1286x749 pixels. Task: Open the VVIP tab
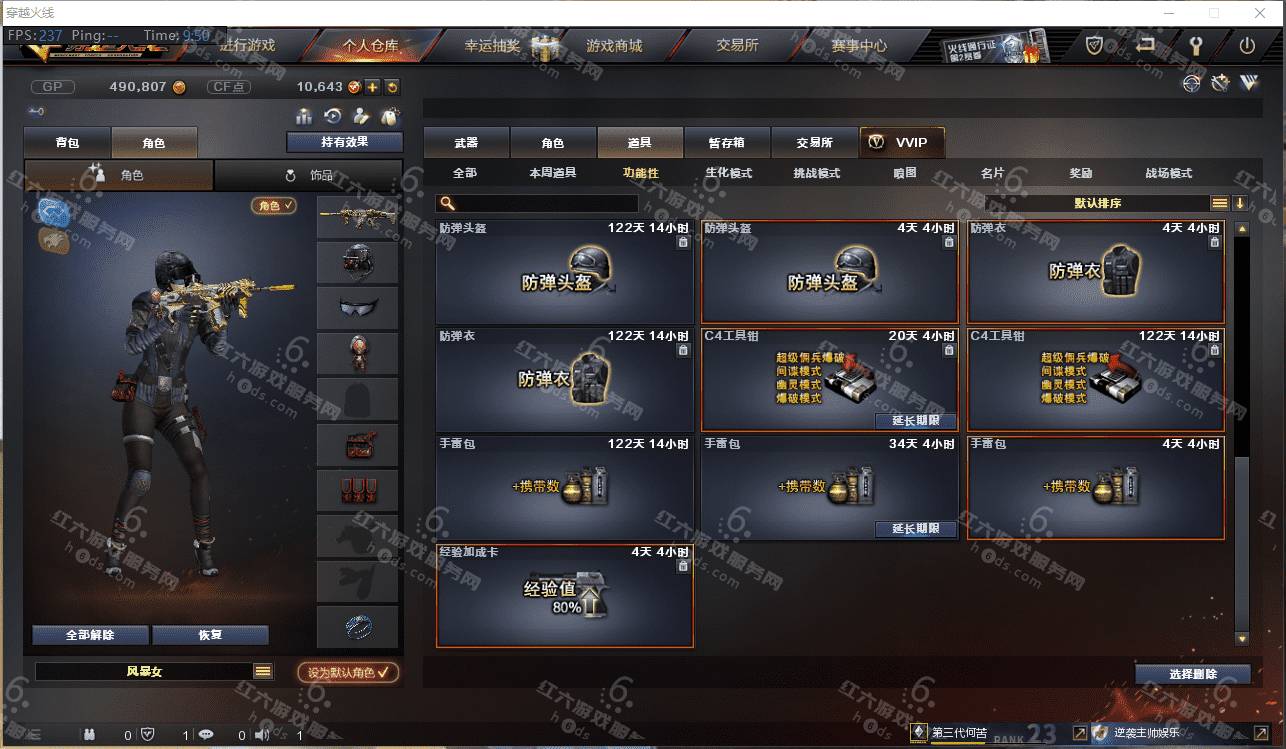[x=901, y=143]
